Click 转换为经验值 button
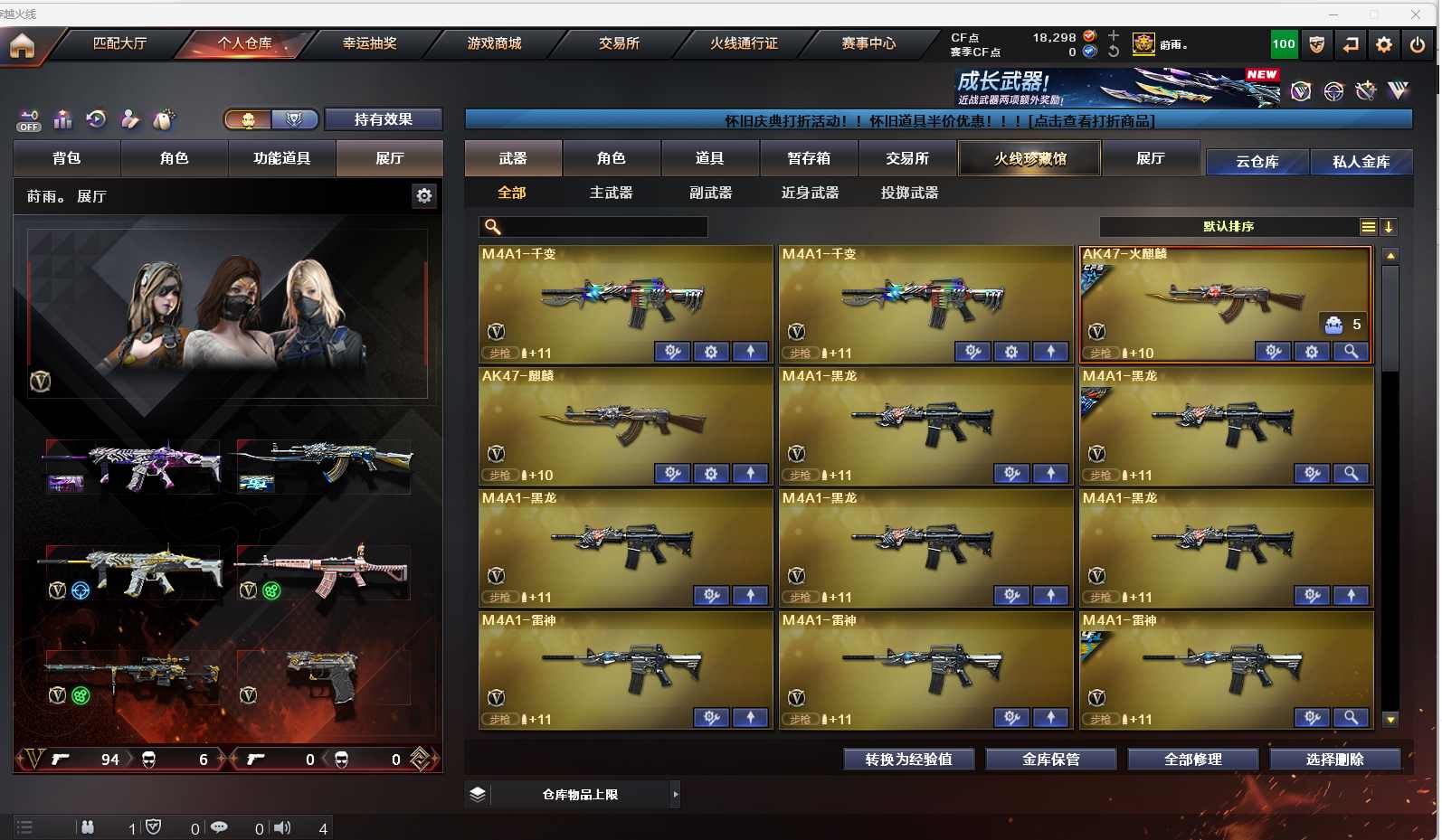This screenshot has height=840, width=1442. [908, 760]
